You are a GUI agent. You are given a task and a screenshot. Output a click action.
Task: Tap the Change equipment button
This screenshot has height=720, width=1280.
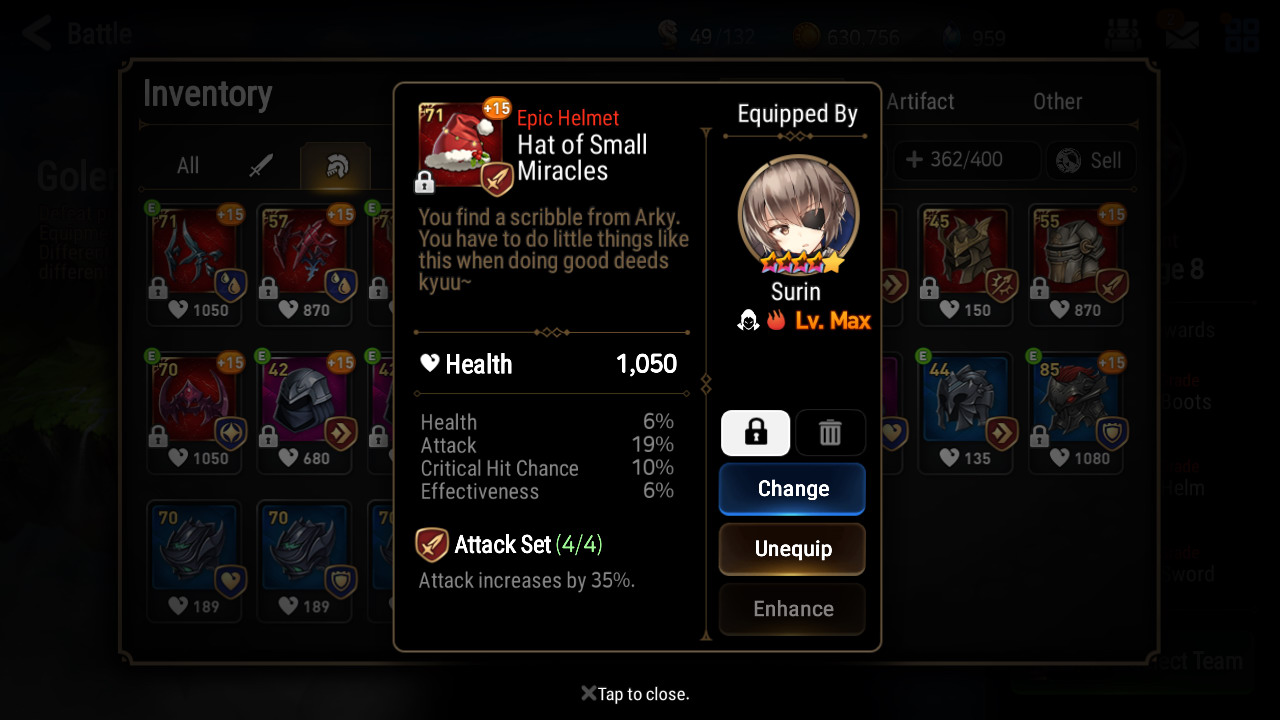click(x=792, y=489)
